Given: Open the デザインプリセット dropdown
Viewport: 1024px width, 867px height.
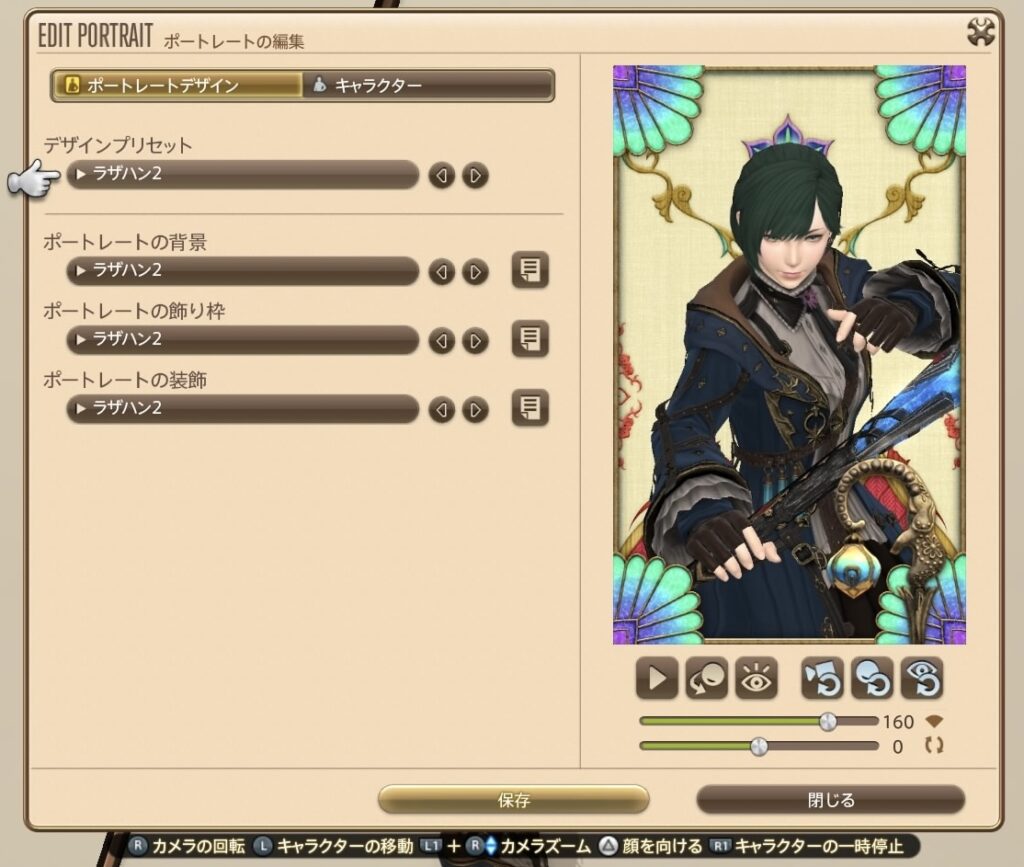Looking at the screenshot, I should pyautogui.click(x=242, y=175).
